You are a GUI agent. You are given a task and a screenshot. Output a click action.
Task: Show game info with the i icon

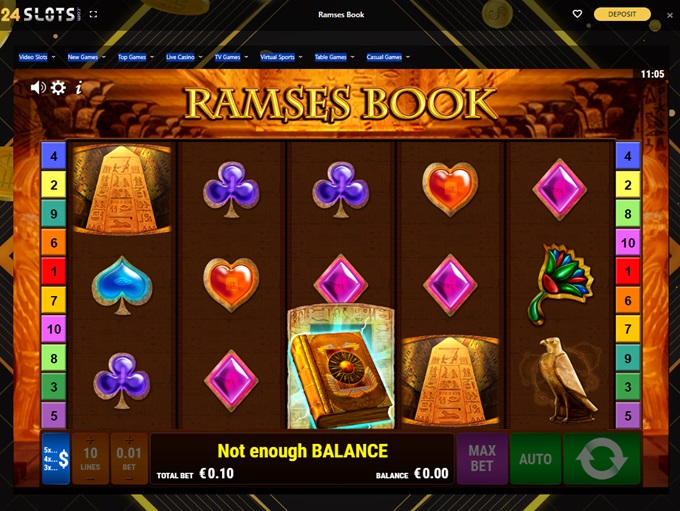pos(79,88)
